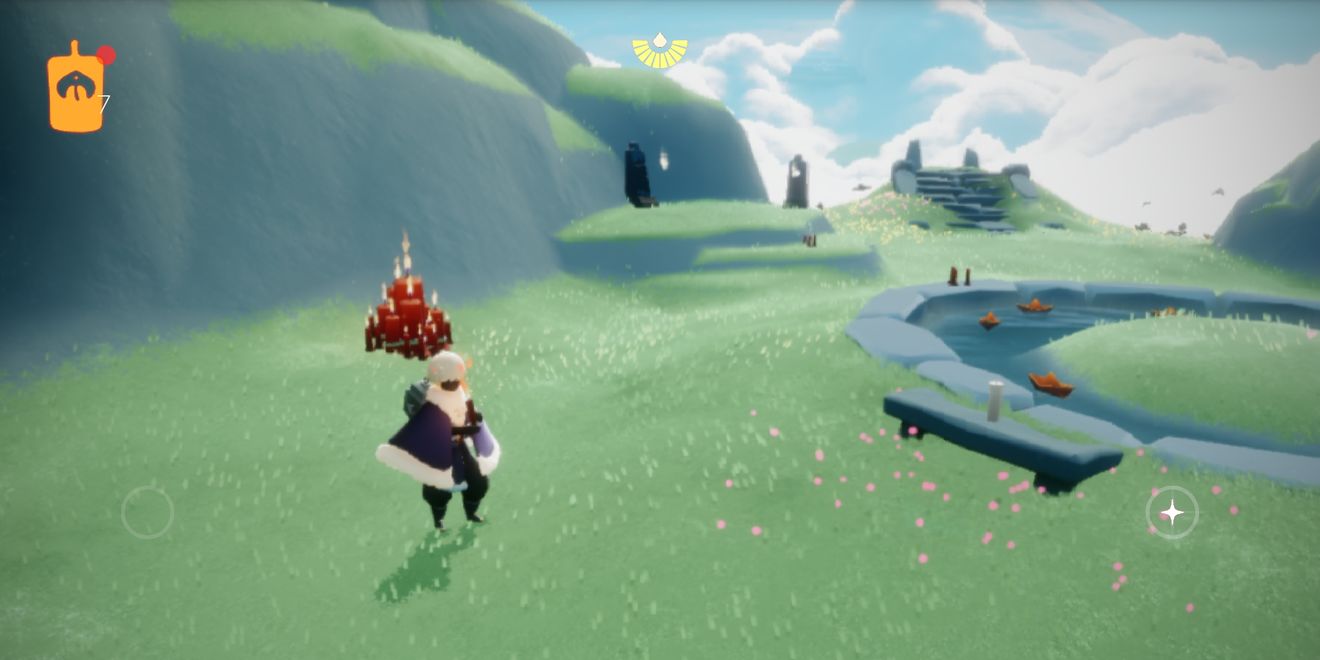This screenshot has width=1320, height=660.
Task: Open the orange candle currency icon
Action: [x=76, y=89]
